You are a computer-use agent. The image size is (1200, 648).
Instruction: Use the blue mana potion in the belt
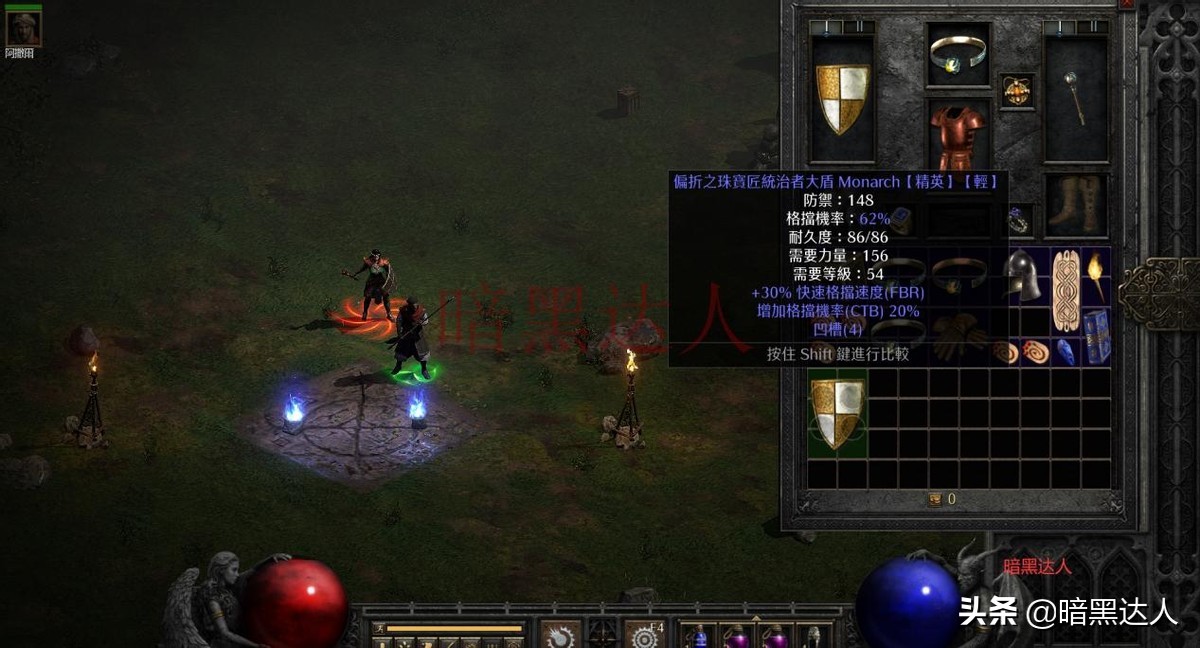(x=699, y=636)
